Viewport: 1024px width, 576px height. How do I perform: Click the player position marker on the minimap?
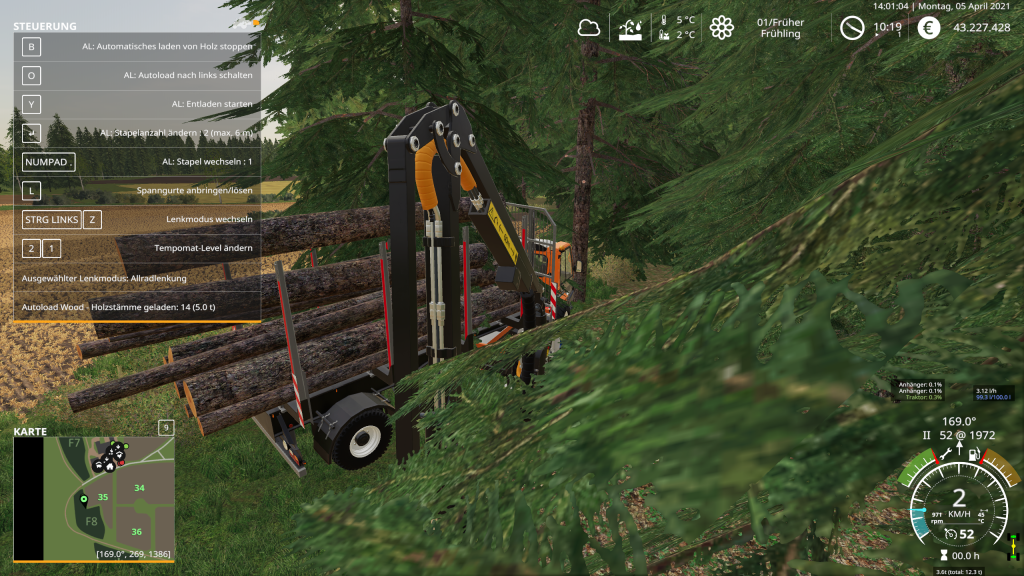click(x=84, y=497)
